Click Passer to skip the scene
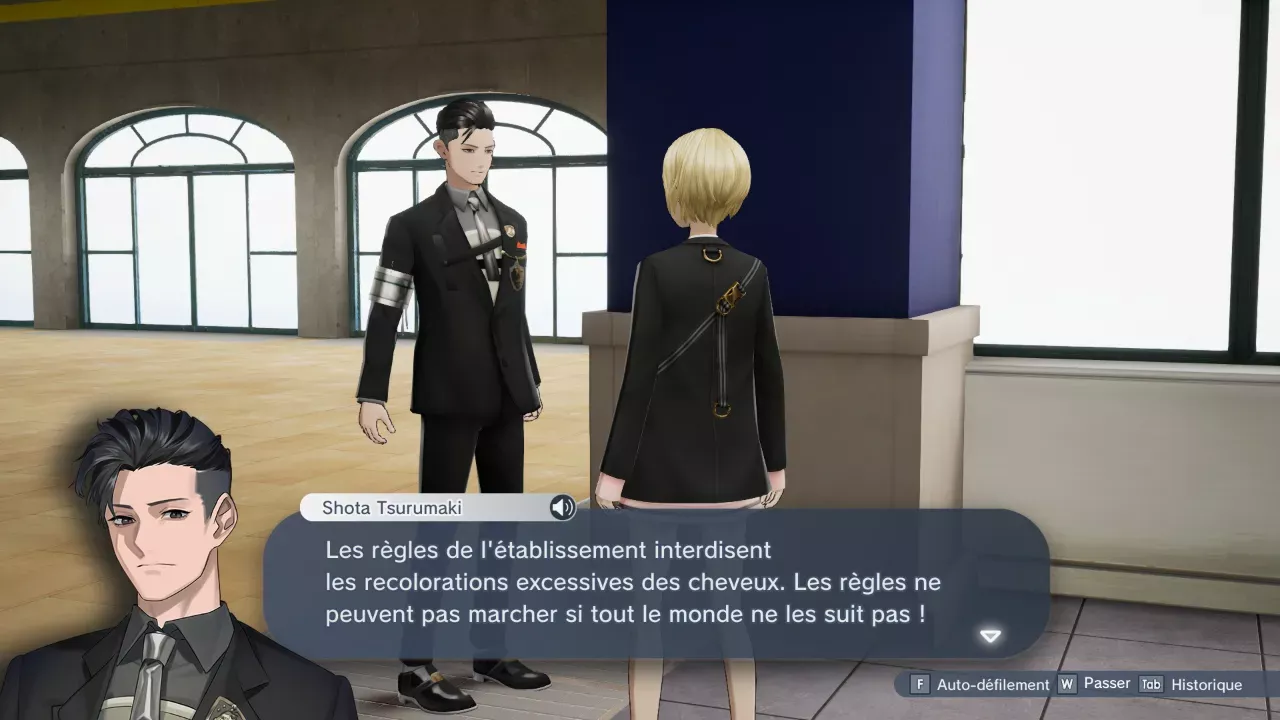1280x720 pixels. click(x=1105, y=683)
